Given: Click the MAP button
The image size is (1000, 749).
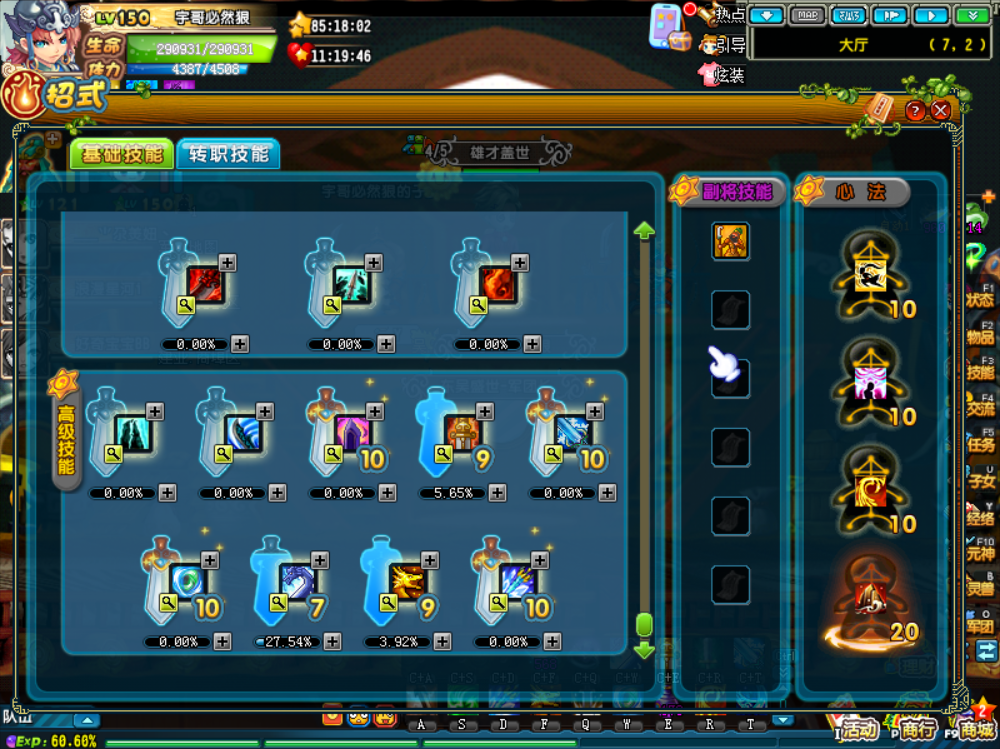Looking at the screenshot, I should [x=808, y=15].
